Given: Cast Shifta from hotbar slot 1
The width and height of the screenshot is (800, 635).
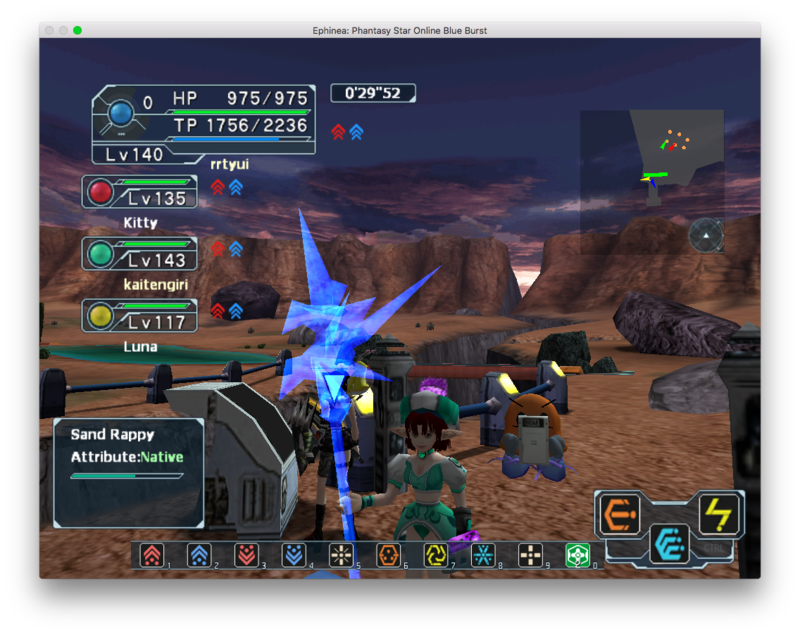Looking at the screenshot, I should tap(151, 555).
